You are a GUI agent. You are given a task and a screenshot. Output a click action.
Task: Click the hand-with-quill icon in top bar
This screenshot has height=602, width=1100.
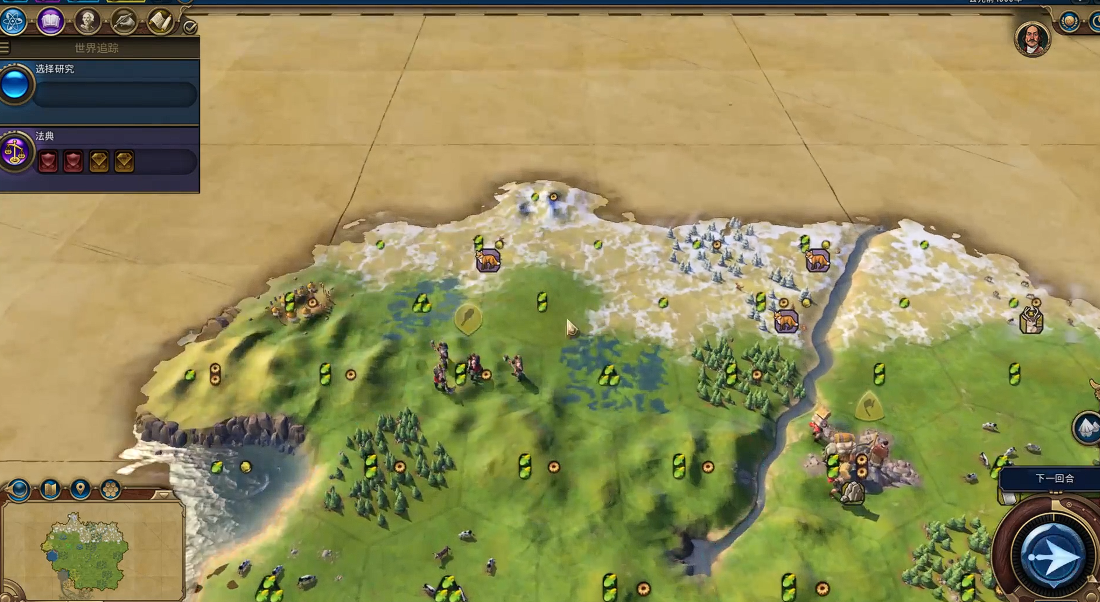click(x=124, y=20)
